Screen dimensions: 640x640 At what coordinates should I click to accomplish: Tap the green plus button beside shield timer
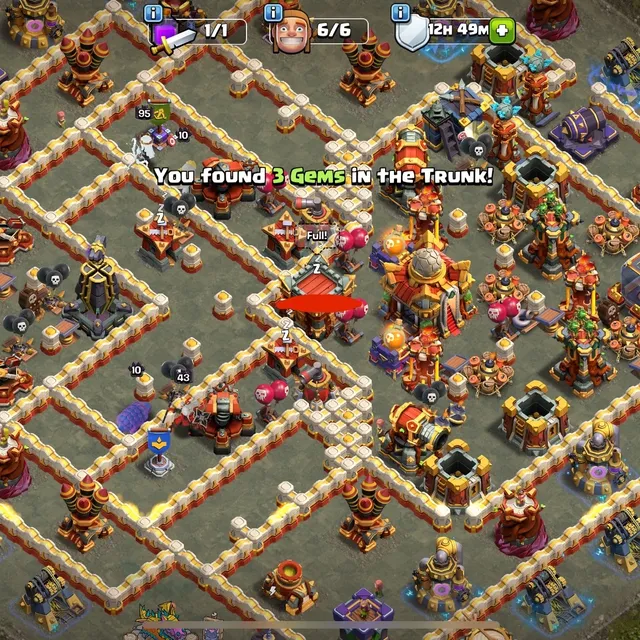point(501,29)
